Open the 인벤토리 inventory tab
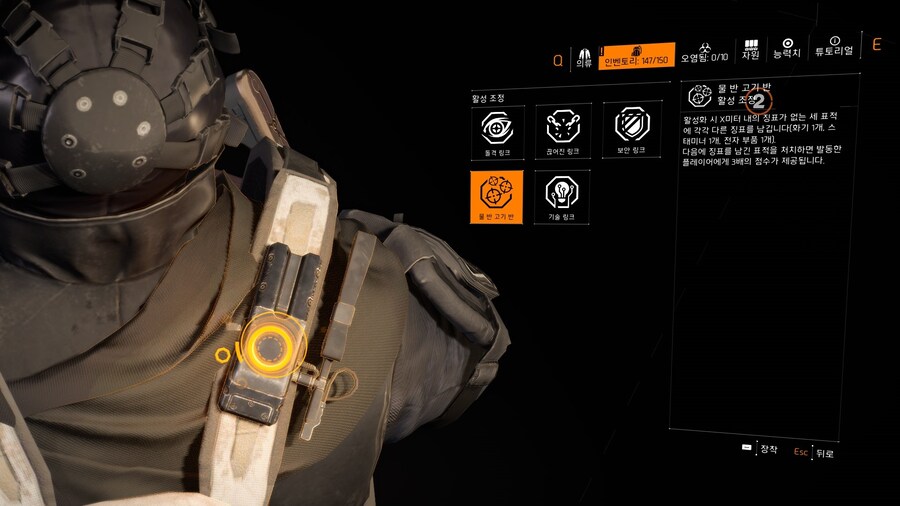The height and width of the screenshot is (506, 900). (x=636, y=56)
